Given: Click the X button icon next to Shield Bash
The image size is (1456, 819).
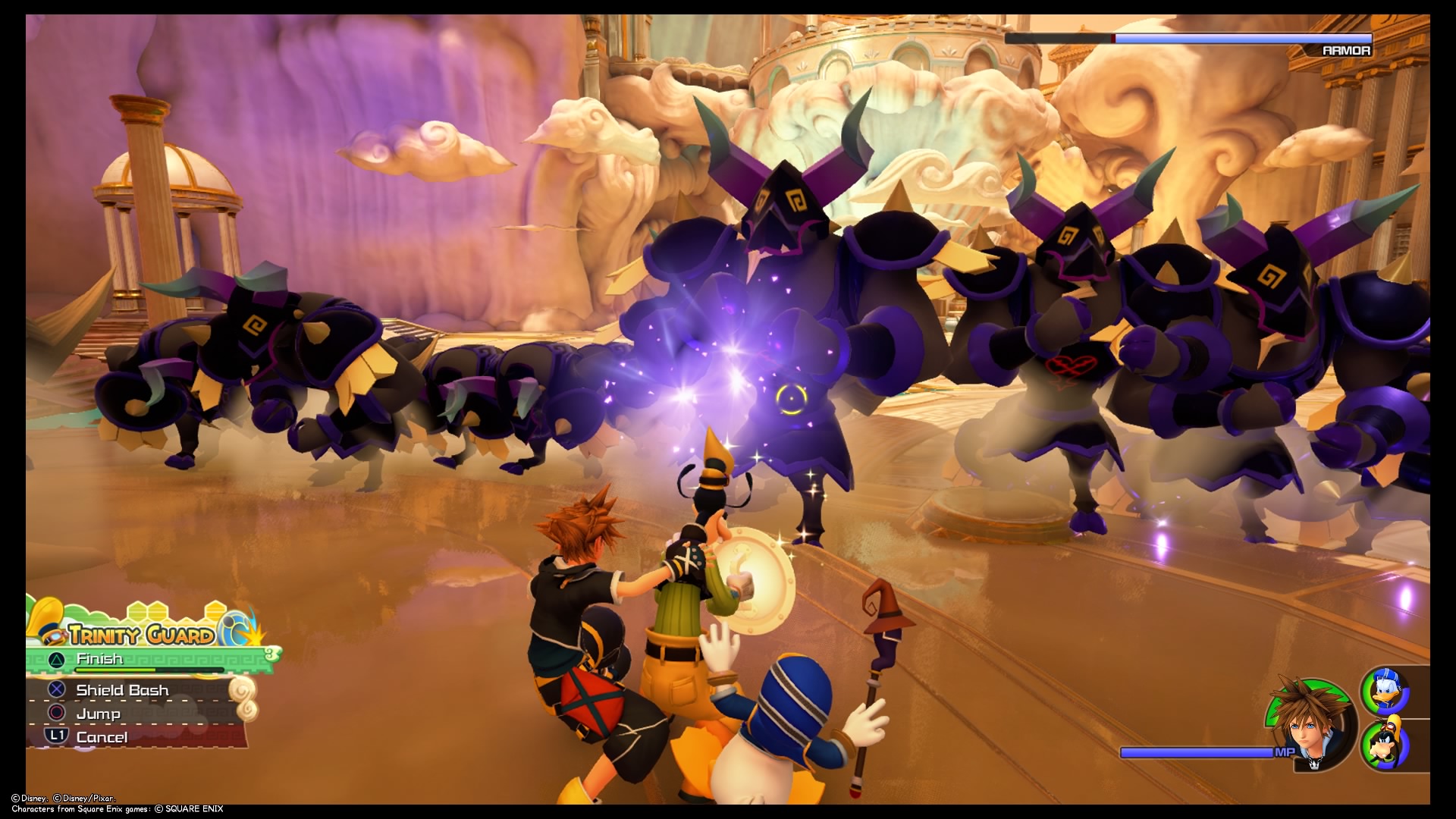Looking at the screenshot, I should [55, 690].
